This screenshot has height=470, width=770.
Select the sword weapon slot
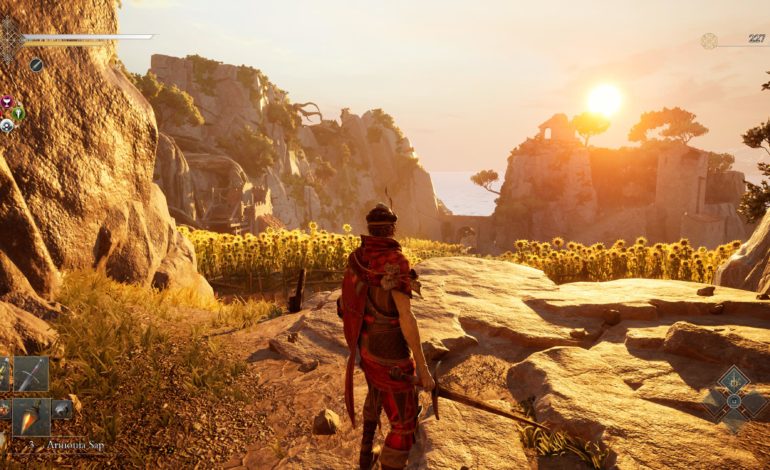click(x=30, y=374)
